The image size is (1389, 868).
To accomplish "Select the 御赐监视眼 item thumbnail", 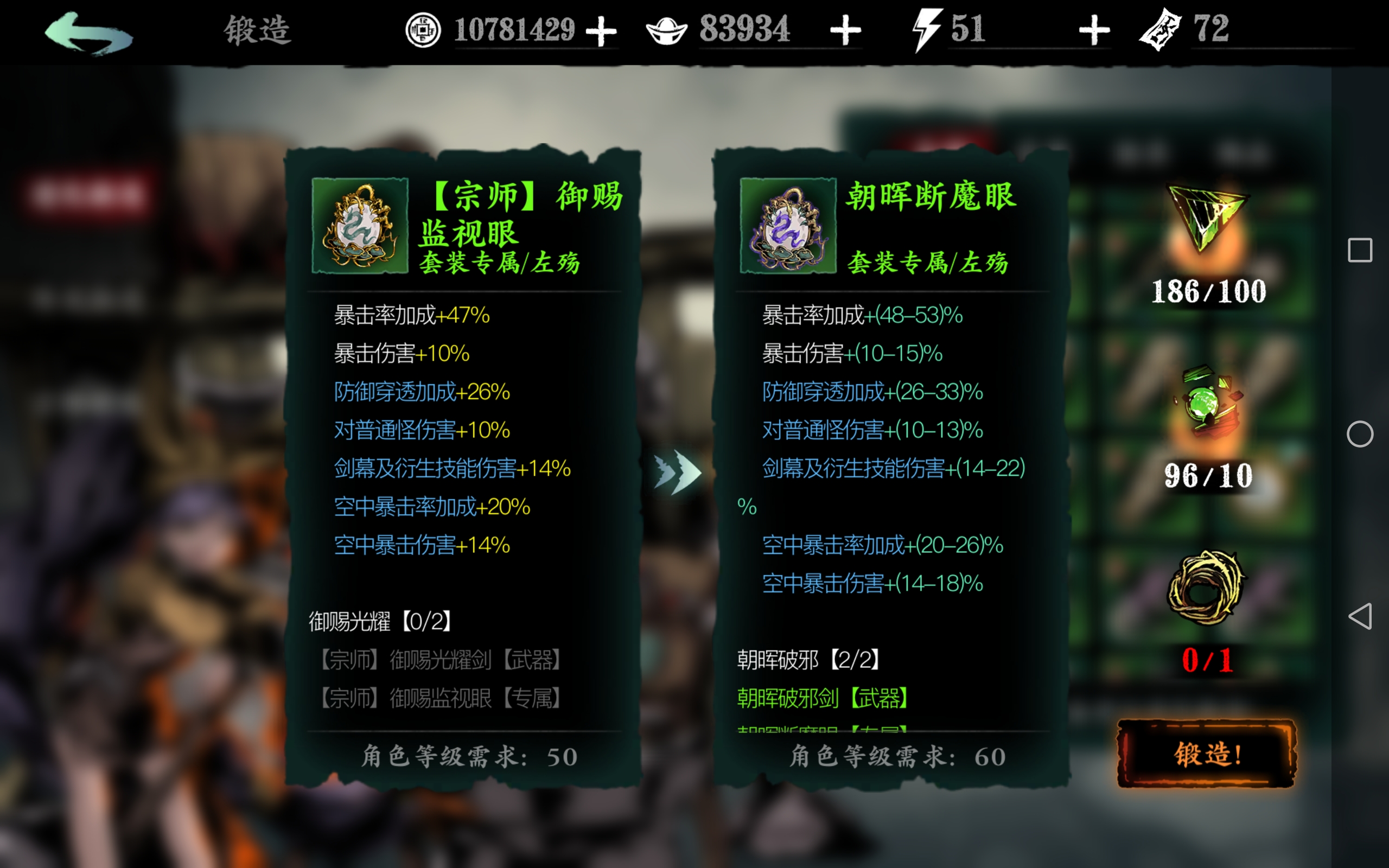I will click(x=360, y=225).
